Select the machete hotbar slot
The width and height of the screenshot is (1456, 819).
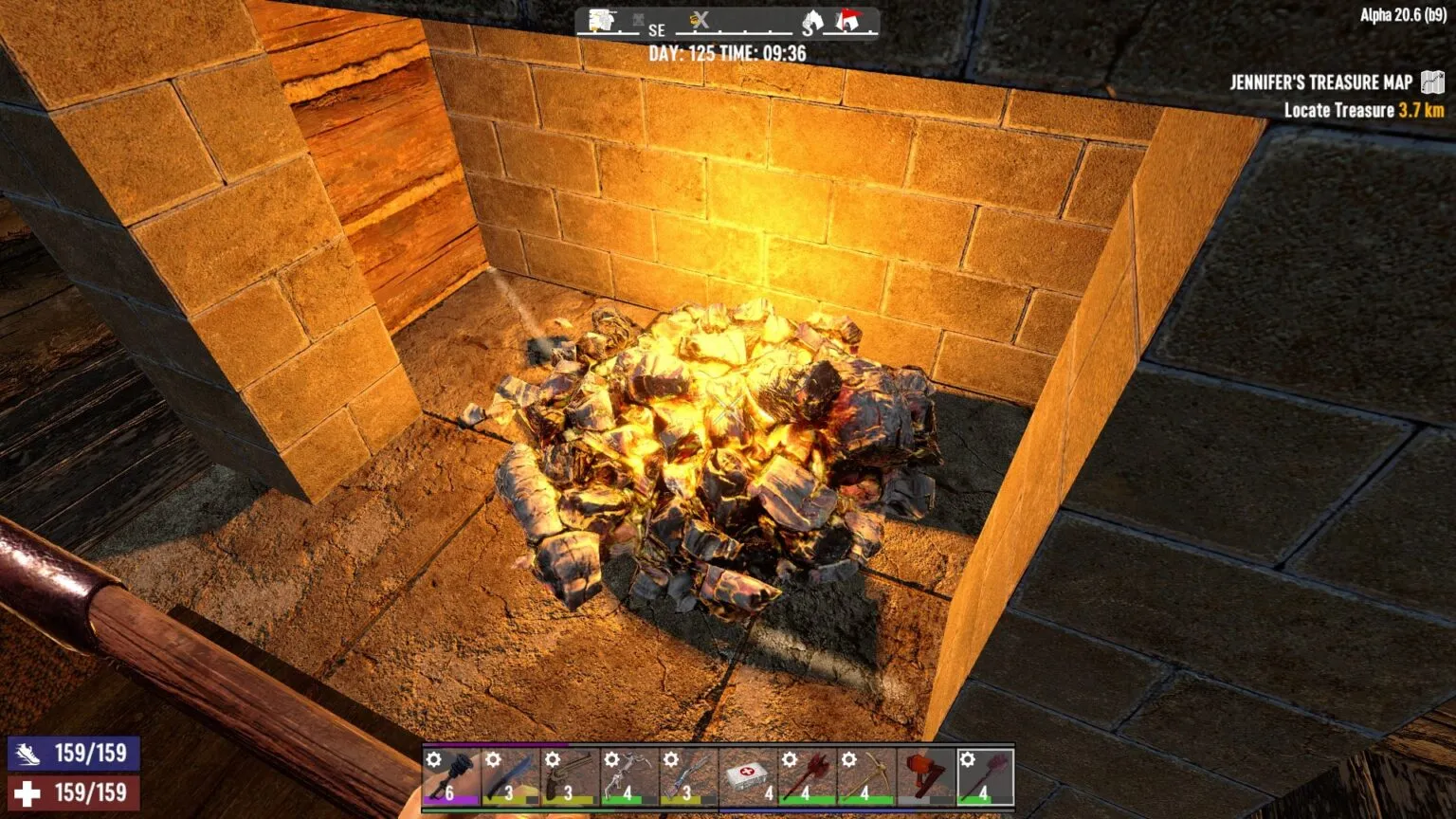coord(510,776)
